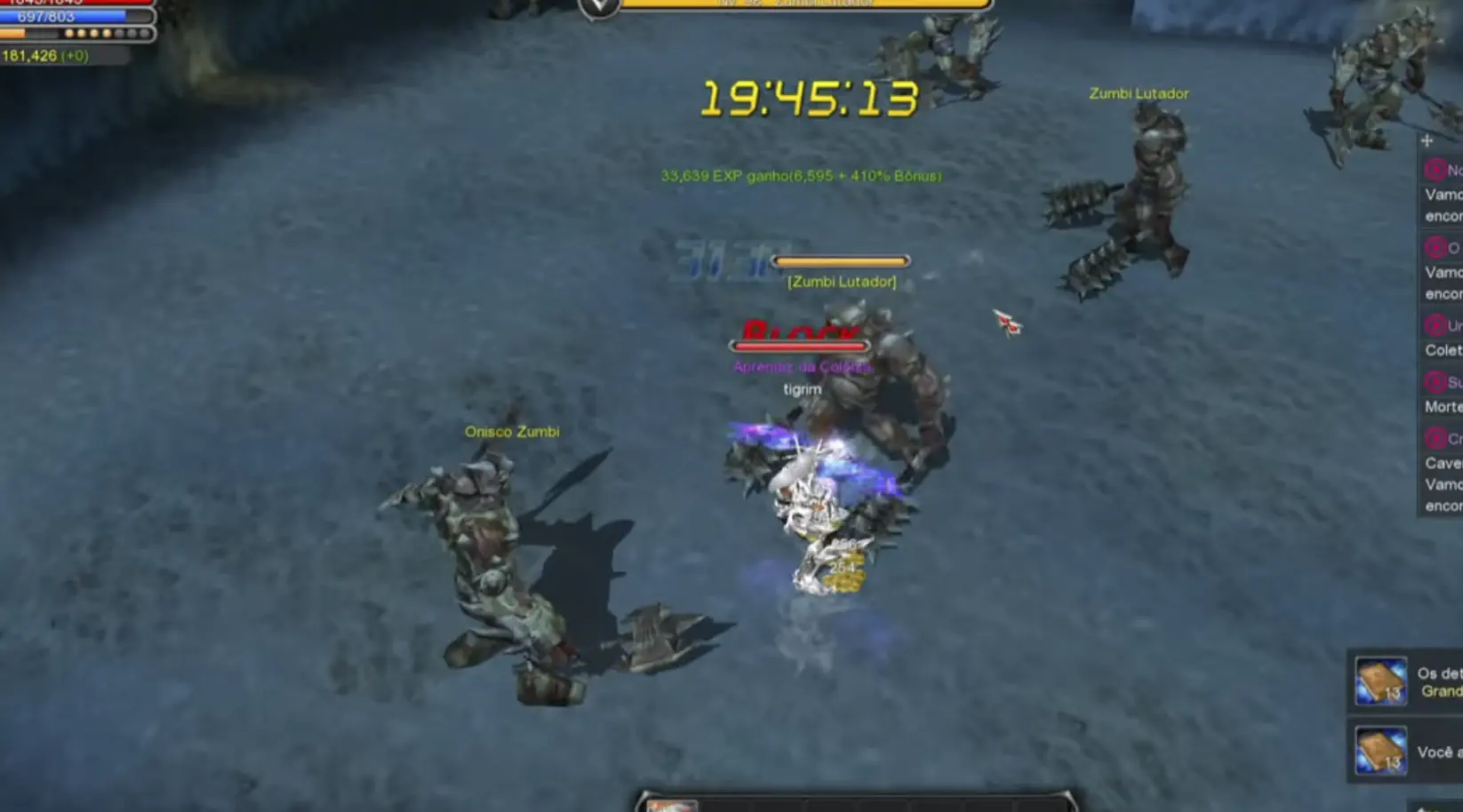Select the second pink quest icon in tracker
Screen dimensions: 1463x812
pyautogui.click(x=1434, y=250)
